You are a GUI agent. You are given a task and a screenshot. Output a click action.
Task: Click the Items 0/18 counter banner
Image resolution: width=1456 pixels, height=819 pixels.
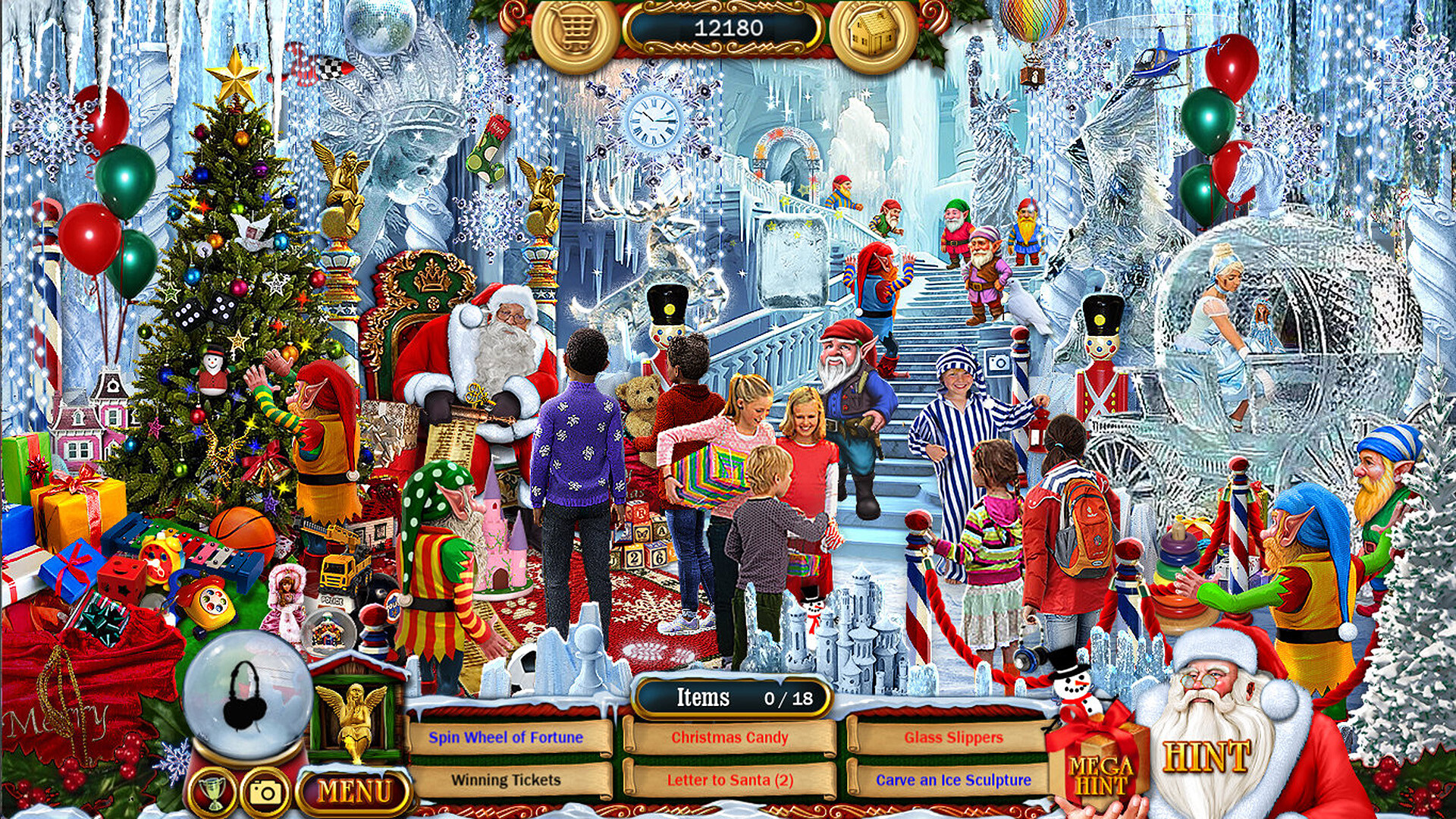(x=730, y=698)
